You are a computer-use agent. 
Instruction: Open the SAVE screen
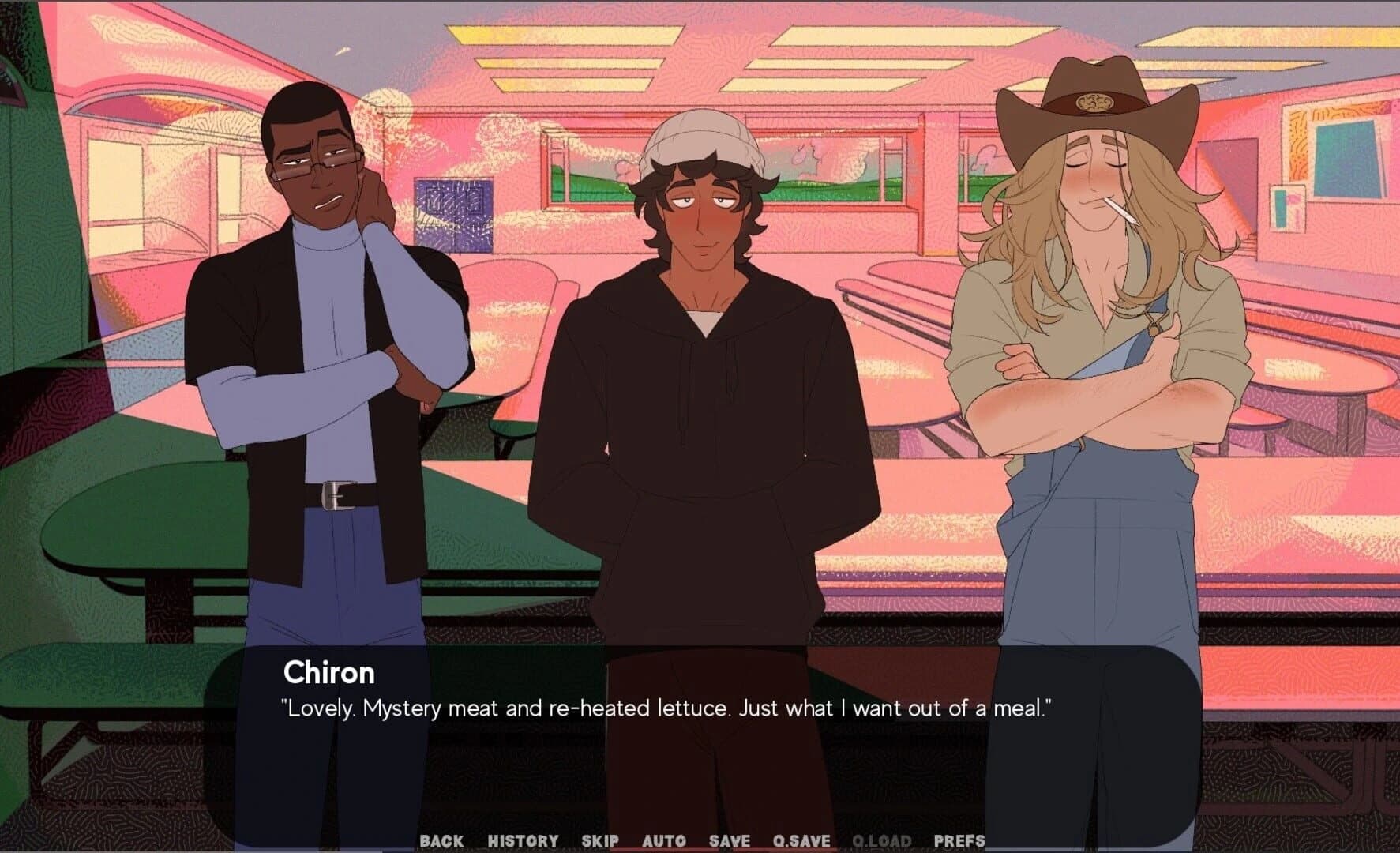pyautogui.click(x=728, y=841)
